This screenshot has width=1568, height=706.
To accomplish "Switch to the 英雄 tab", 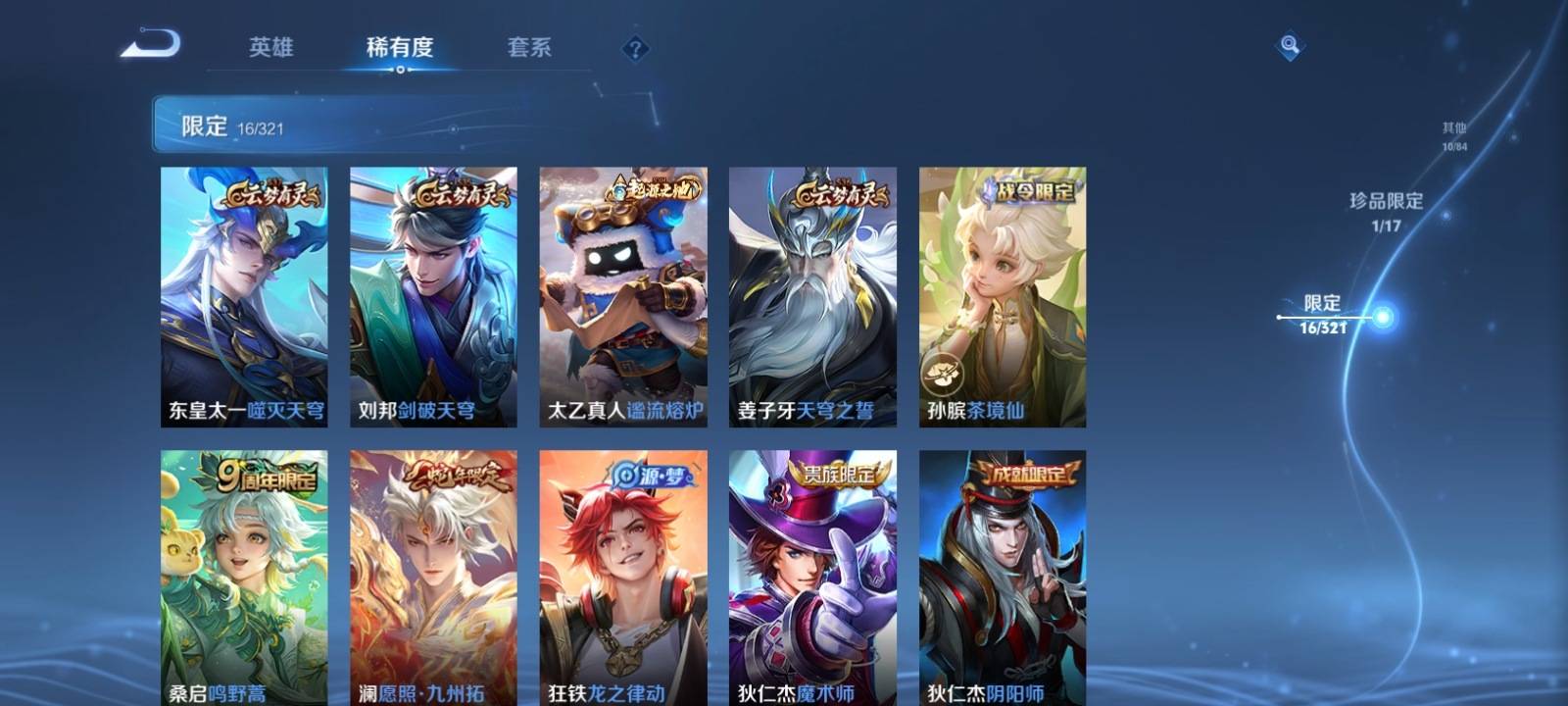I will pyautogui.click(x=270, y=47).
